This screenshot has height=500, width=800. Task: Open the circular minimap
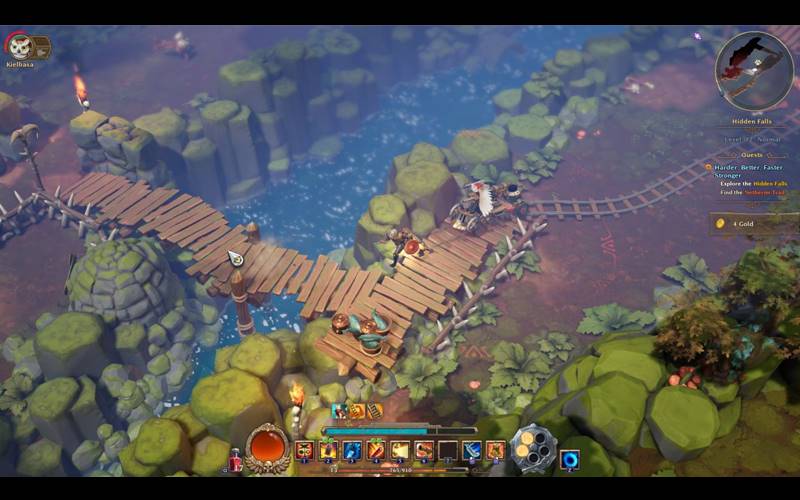click(754, 70)
